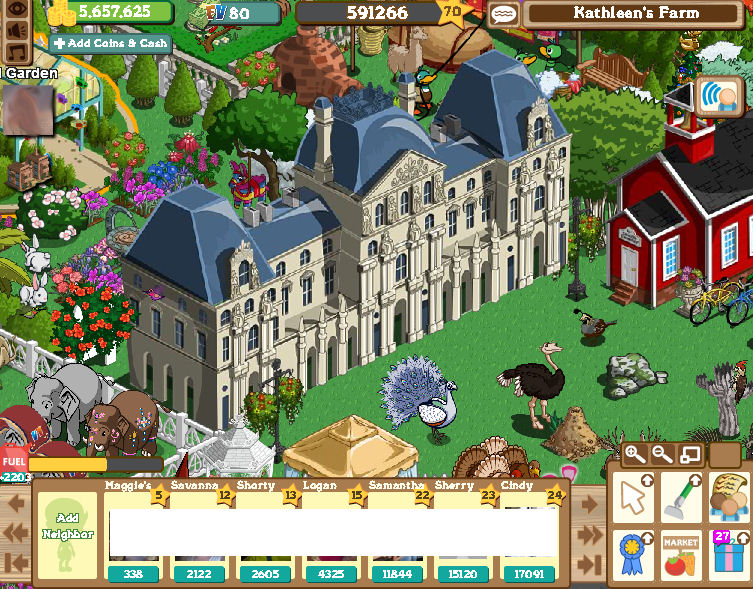Viewport: 753px width, 589px height.
Task: Toggle the eye visibility icon
Action: click(16, 11)
